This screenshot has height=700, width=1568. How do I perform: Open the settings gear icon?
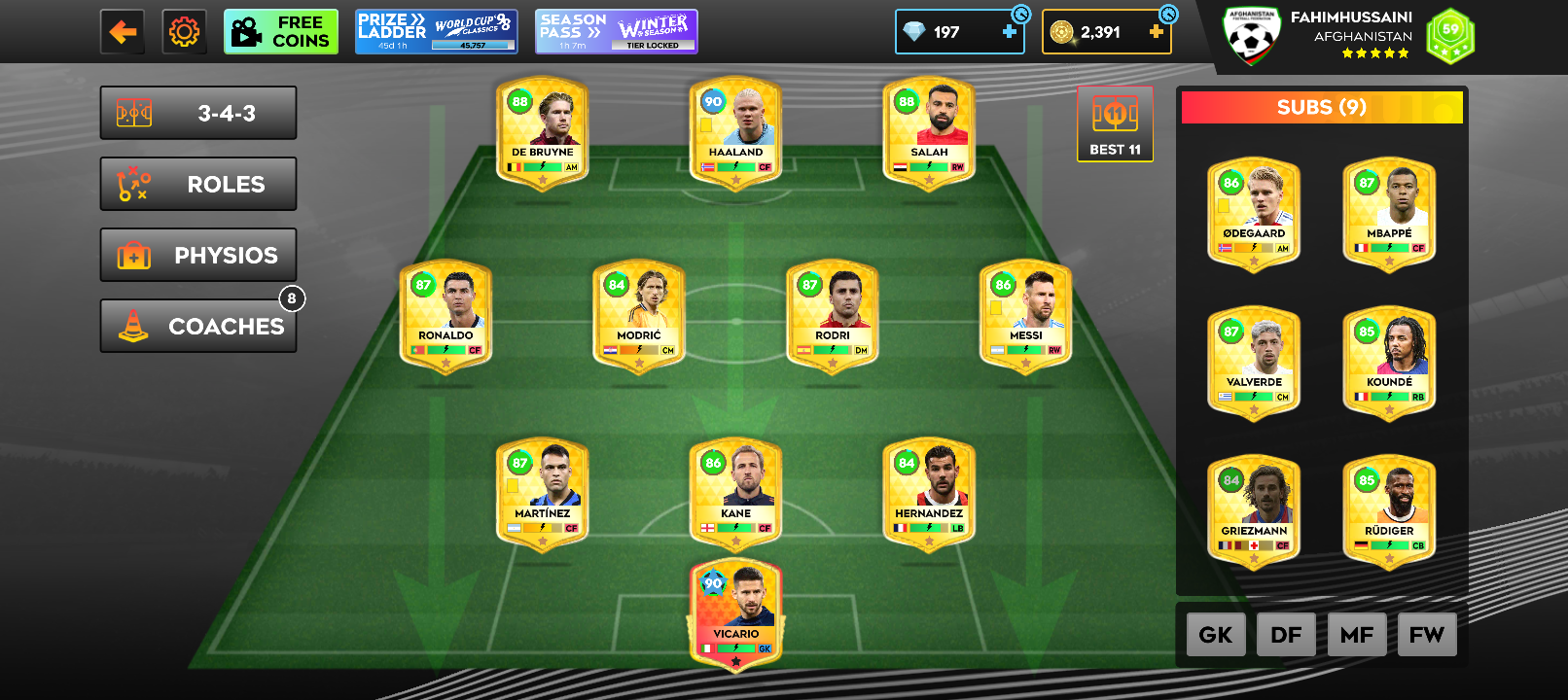184,32
